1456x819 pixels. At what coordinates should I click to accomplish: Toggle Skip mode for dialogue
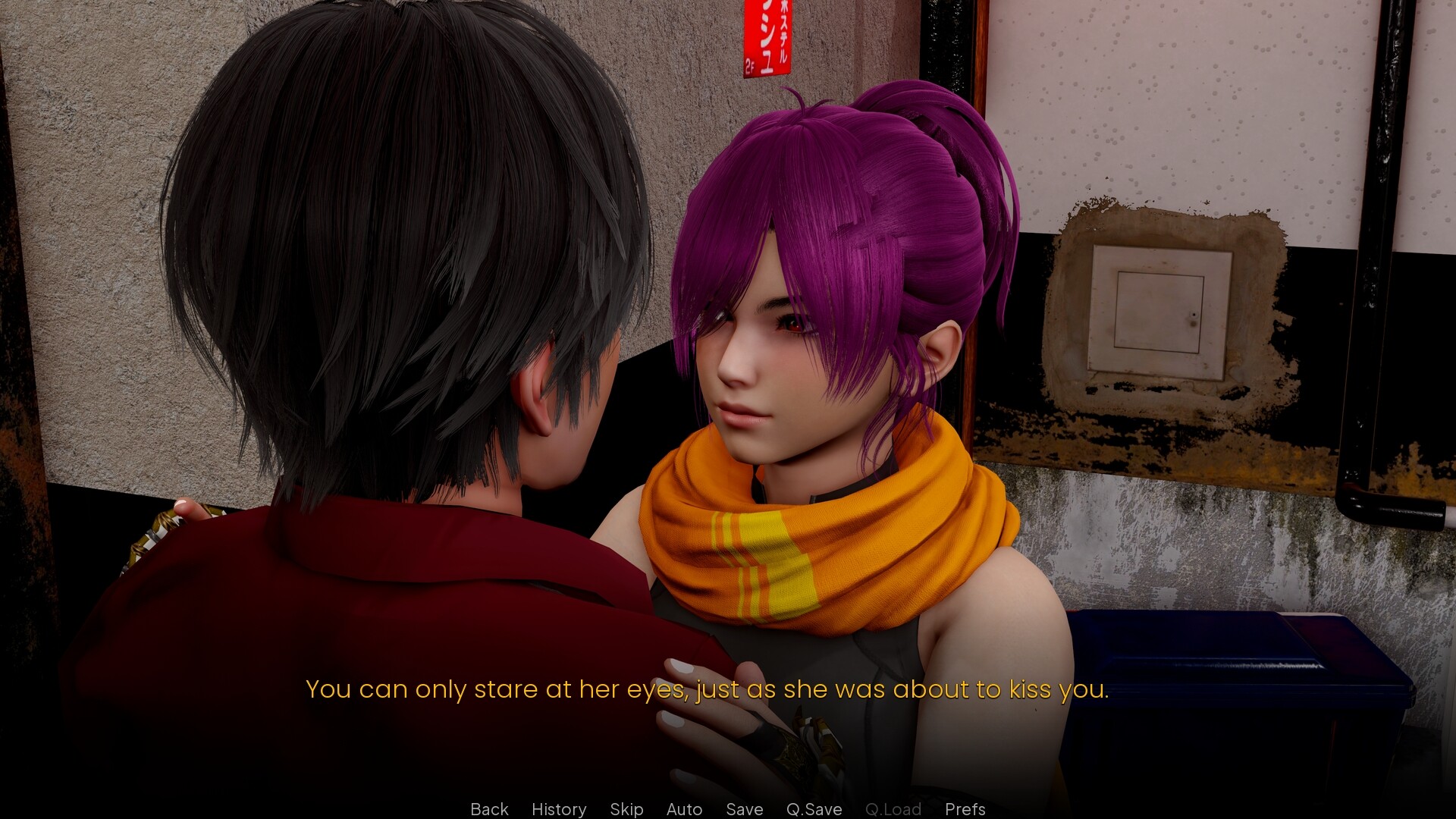[626, 809]
